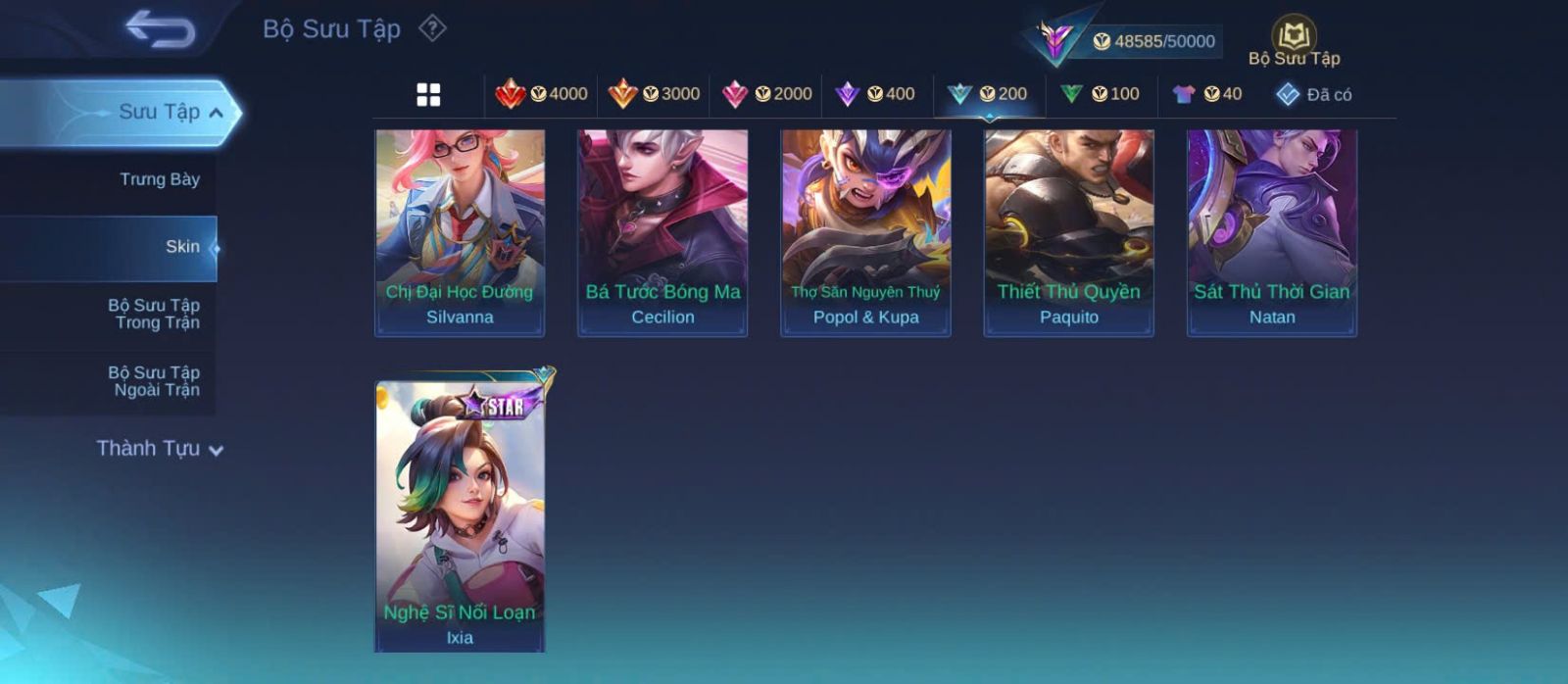Switch to the 3000 tier tab
This screenshot has width=1568, height=684.
coord(654,94)
